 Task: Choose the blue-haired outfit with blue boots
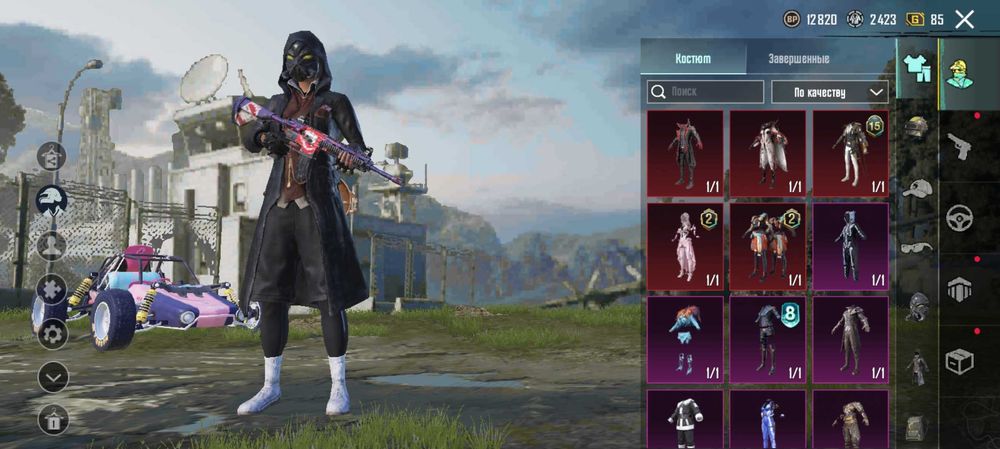coord(685,339)
